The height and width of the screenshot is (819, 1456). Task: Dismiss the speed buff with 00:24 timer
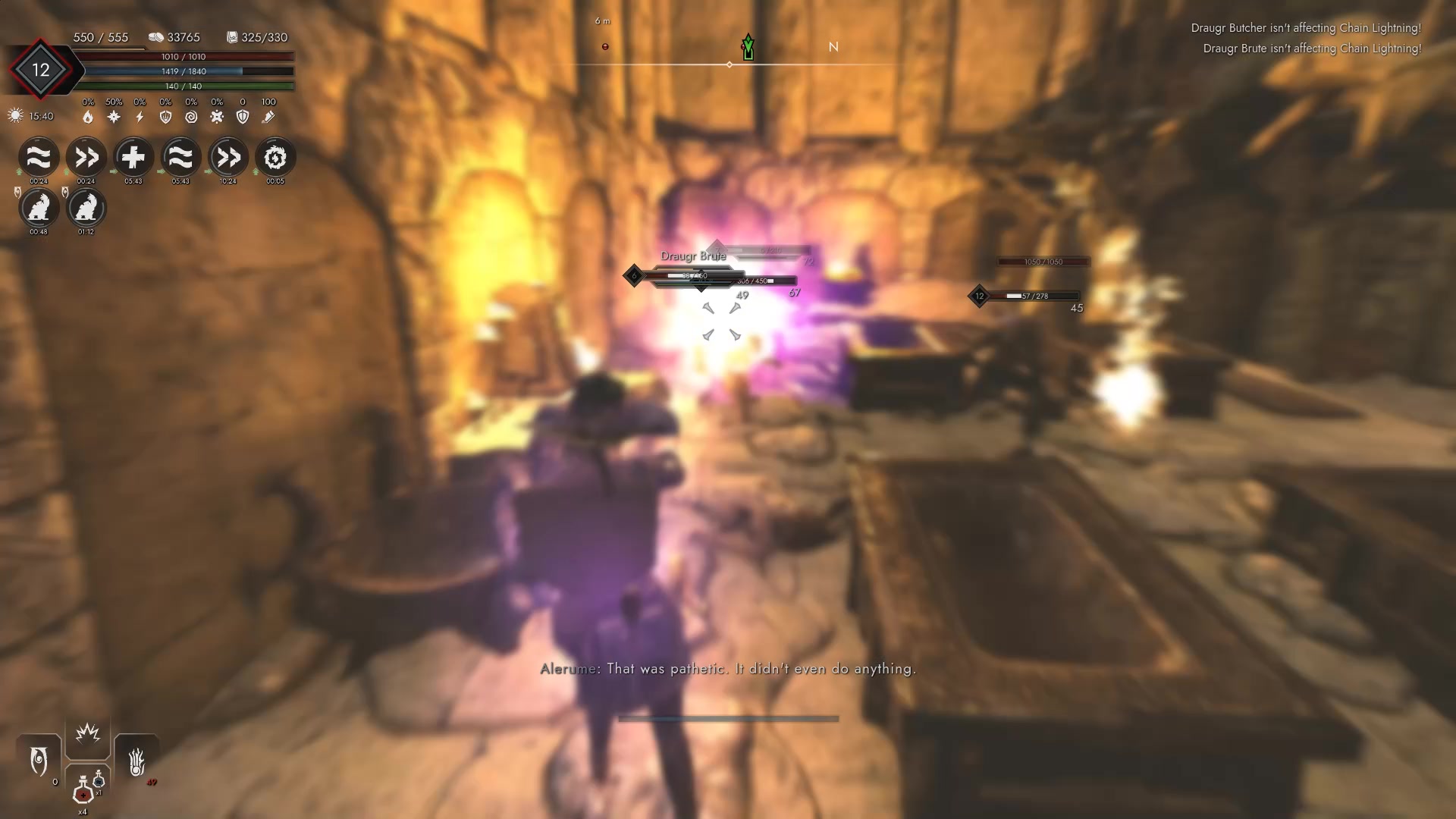[86, 157]
